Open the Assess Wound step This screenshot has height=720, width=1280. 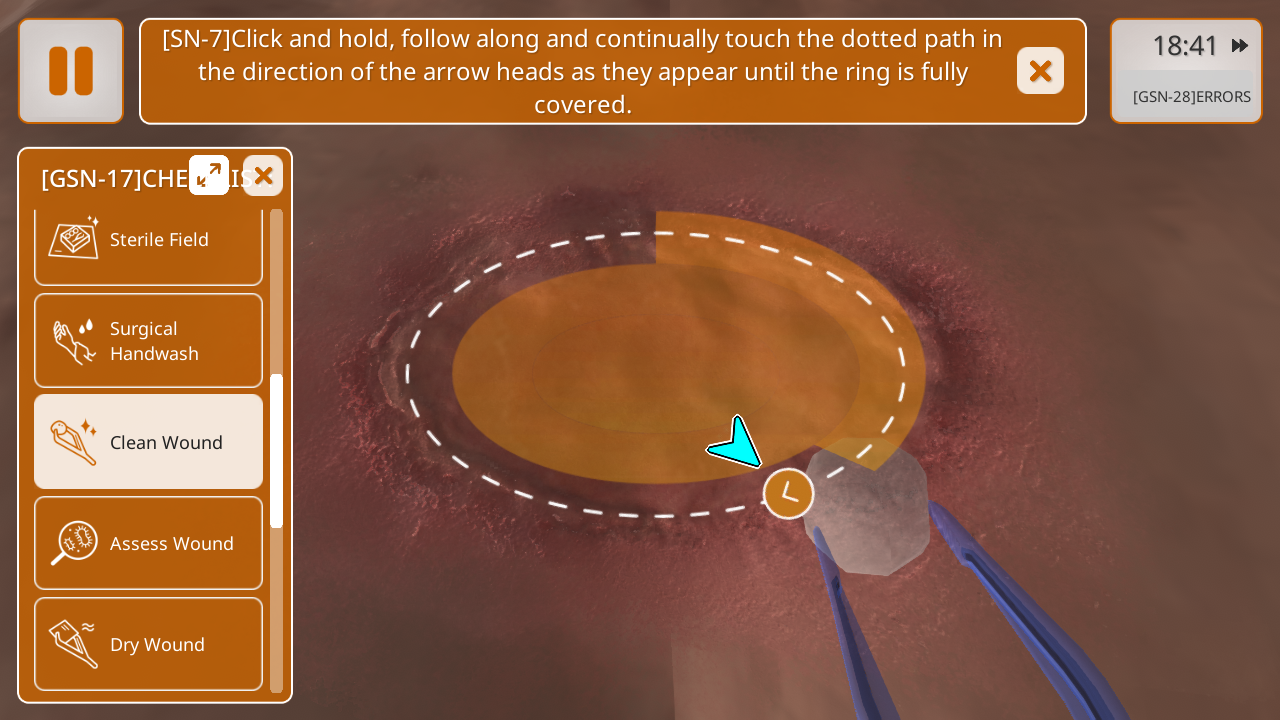[148, 543]
